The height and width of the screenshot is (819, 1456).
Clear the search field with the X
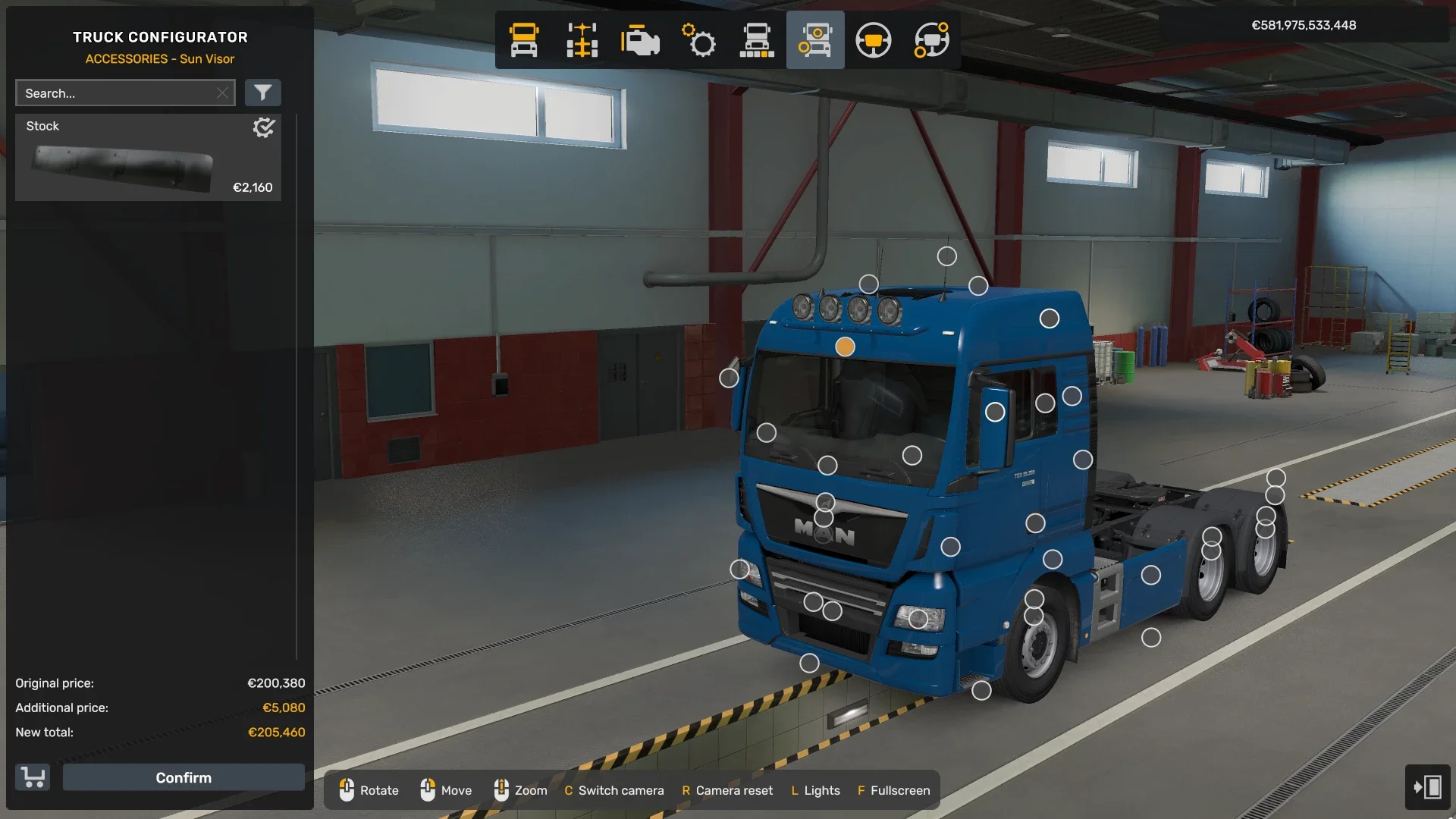tap(222, 93)
